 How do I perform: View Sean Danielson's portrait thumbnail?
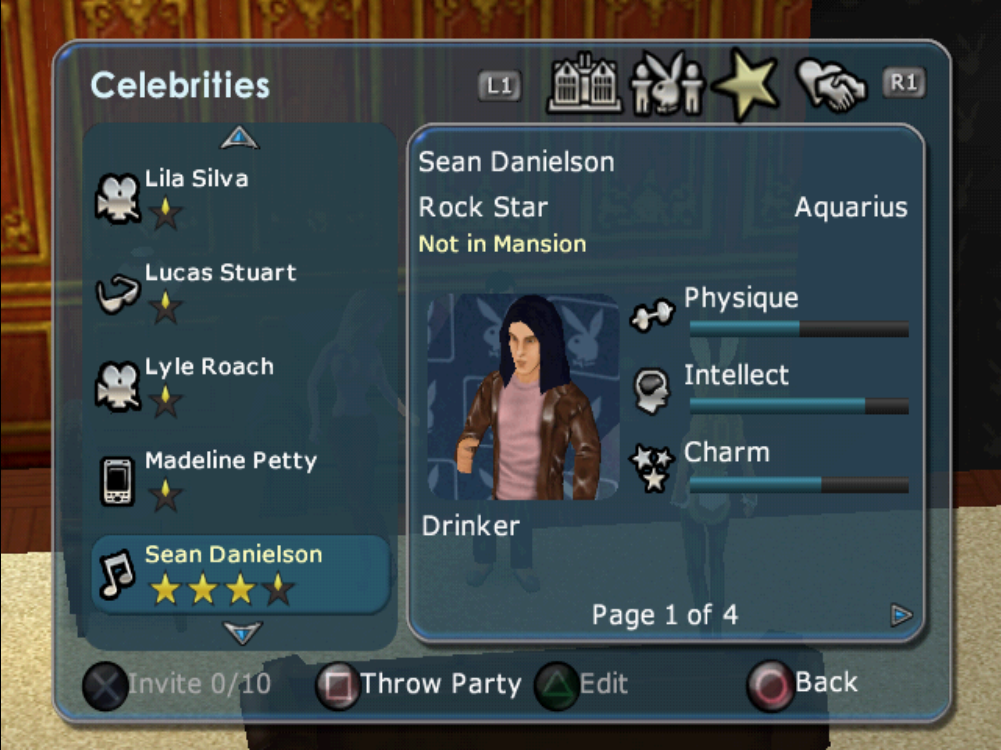click(523, 397)
